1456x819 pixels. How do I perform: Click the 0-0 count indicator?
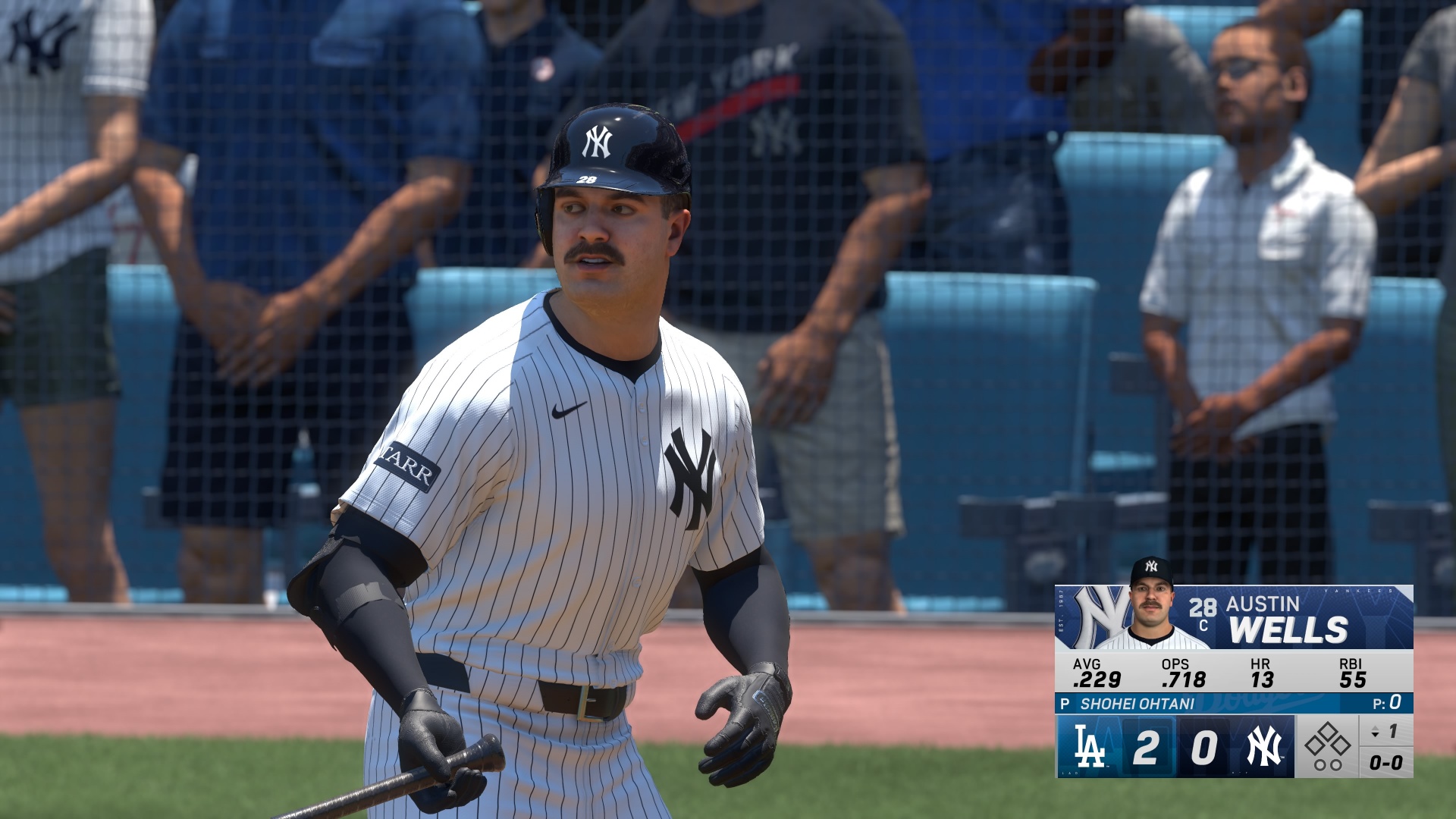(1386, 762)
